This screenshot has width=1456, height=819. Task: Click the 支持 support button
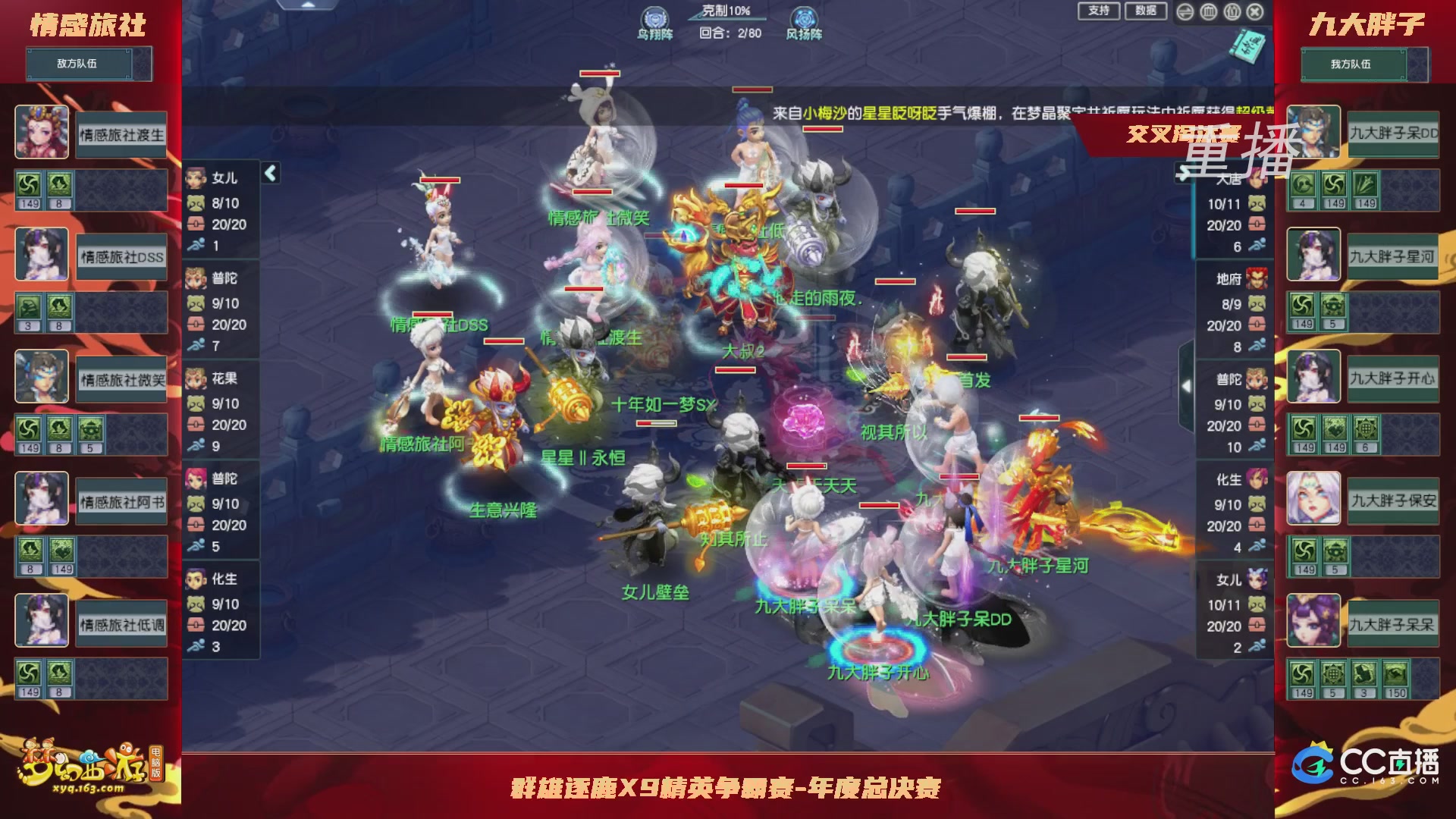(1098, 11)
